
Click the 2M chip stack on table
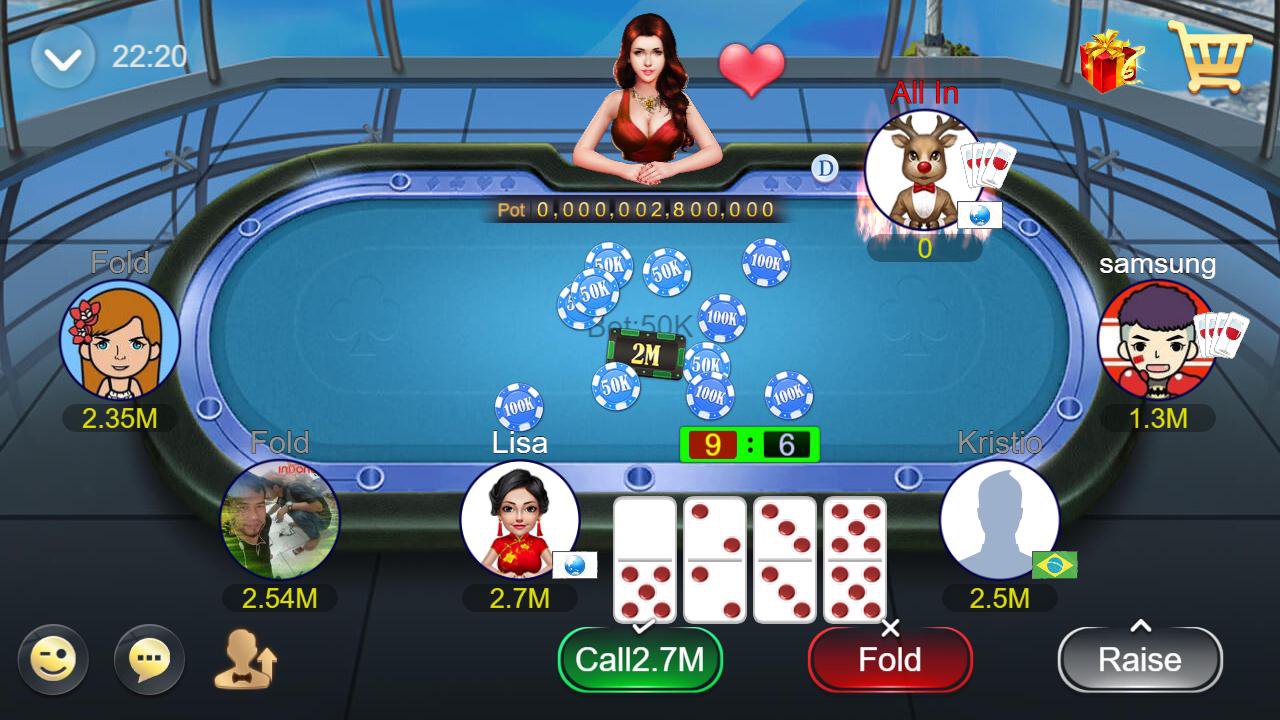pos(646,355)
